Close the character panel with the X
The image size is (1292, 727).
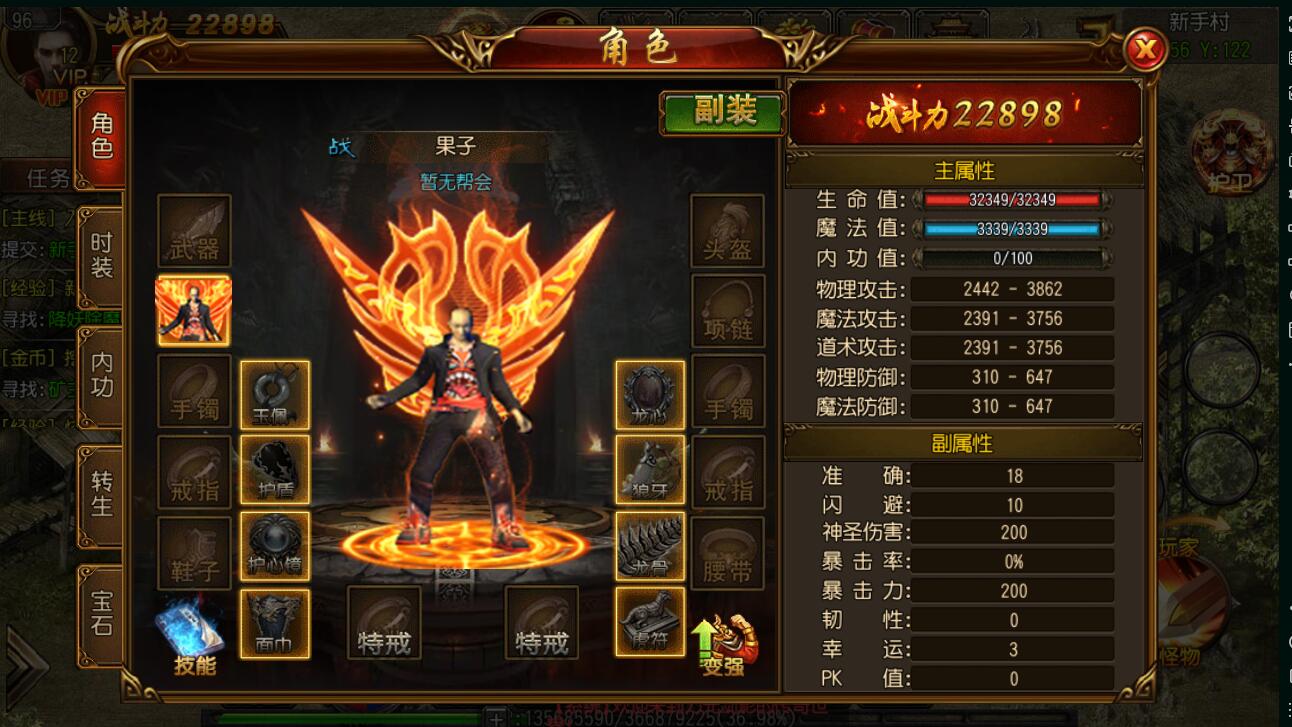click(1145, 49)
